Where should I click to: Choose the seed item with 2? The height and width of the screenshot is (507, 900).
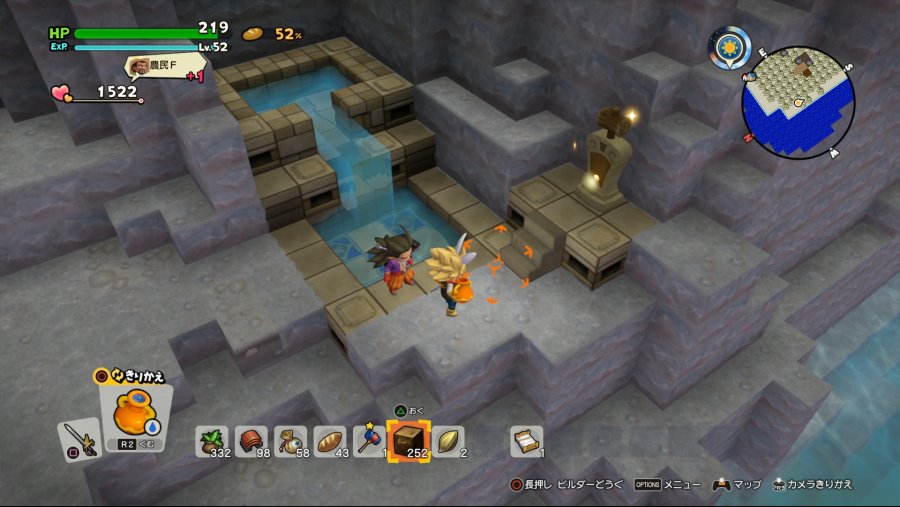click(449, 440)
